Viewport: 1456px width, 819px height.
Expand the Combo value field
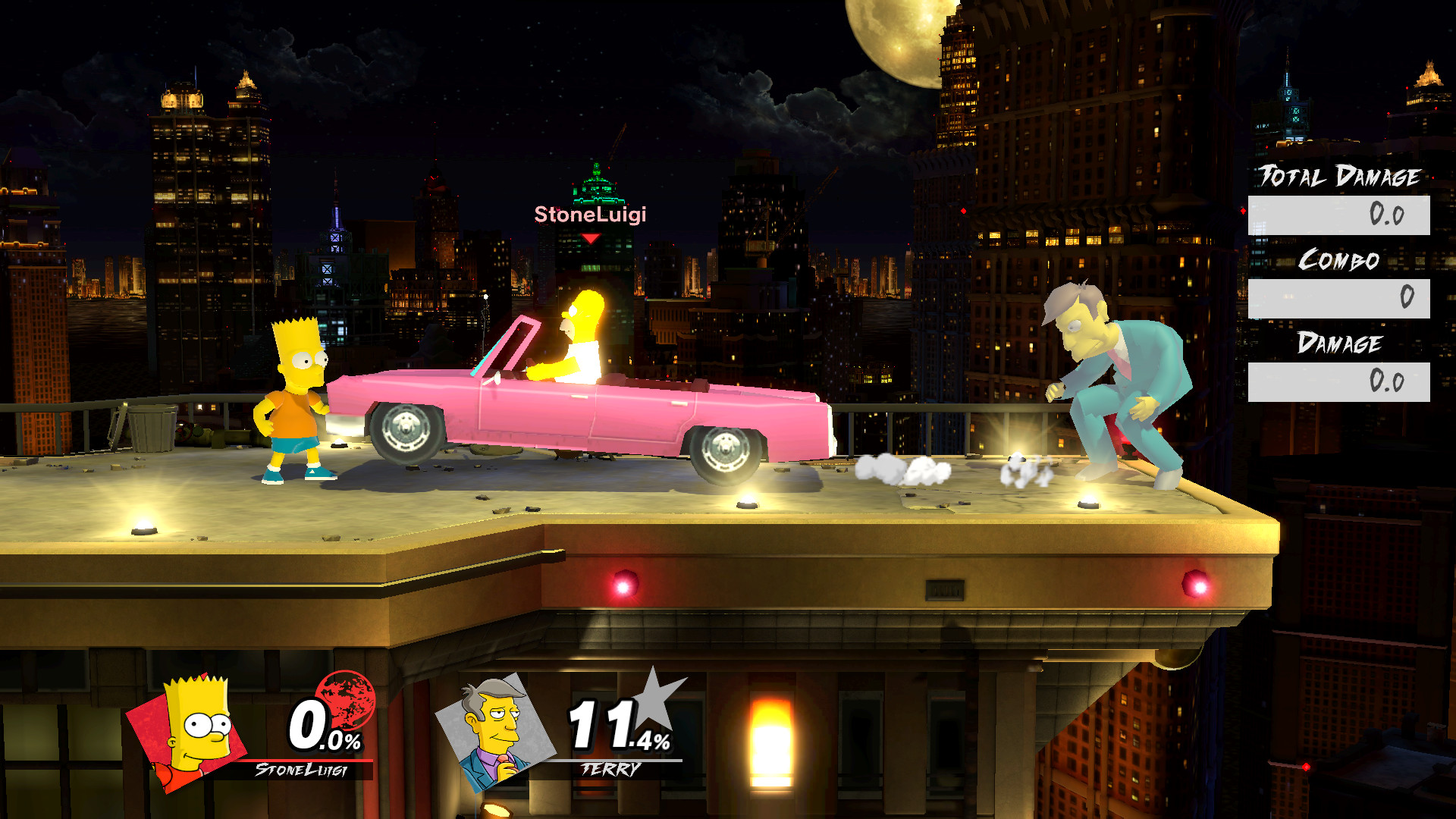point(1338,298)
